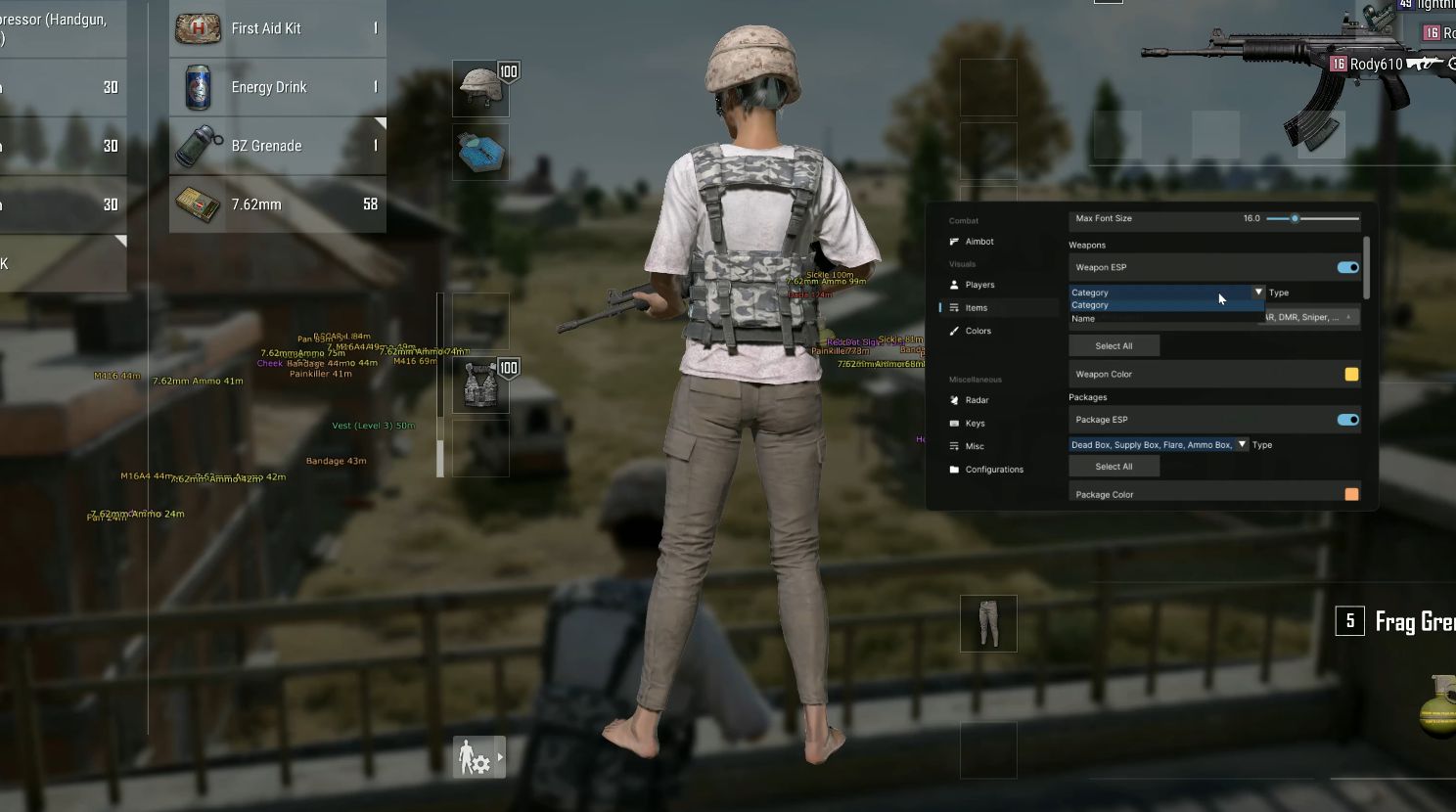Open the Radar section in overlay menu
Screen dimensions: 1456x812
pos(977,400)
